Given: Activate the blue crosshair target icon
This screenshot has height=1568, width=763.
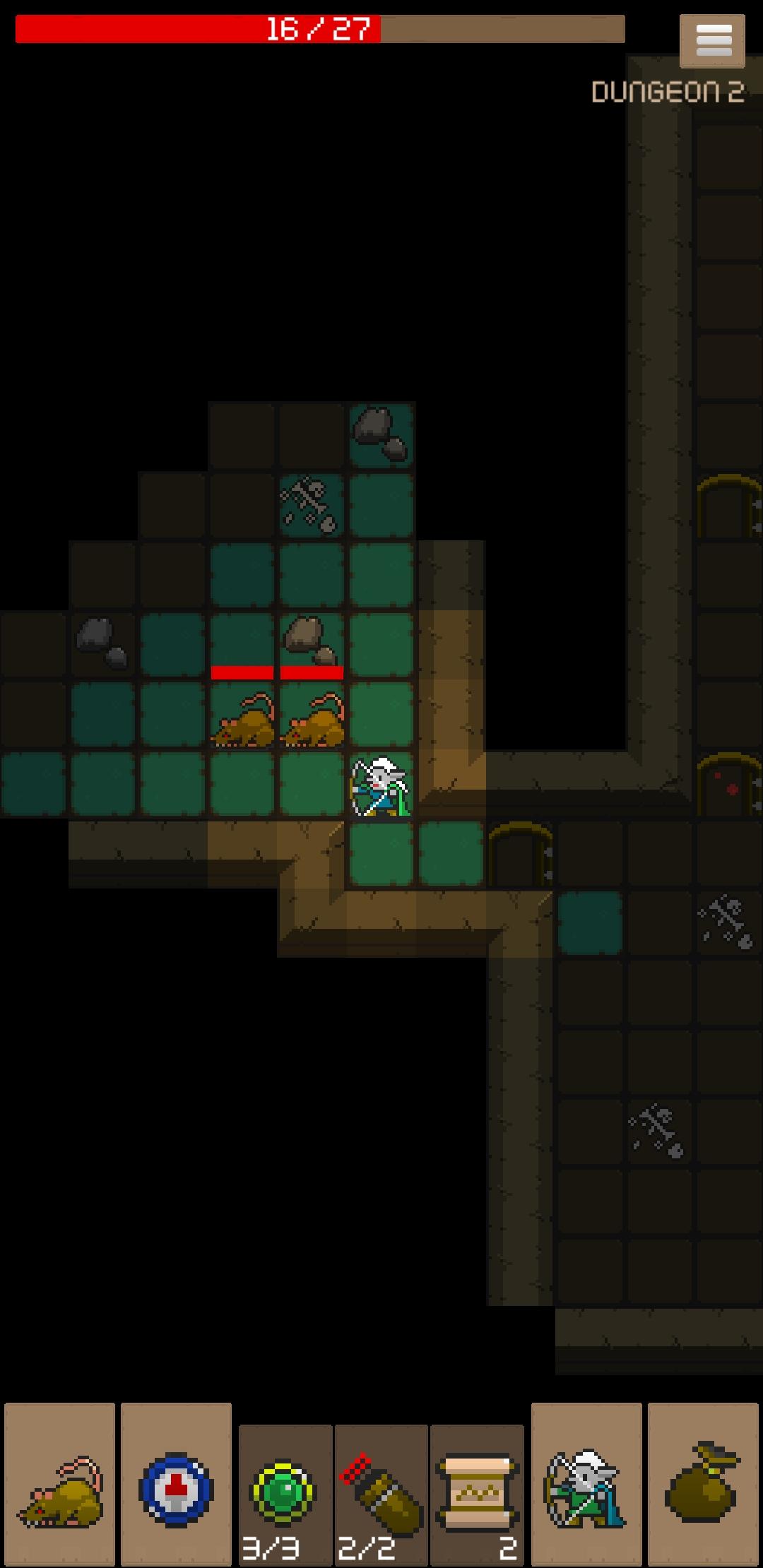Looking at the screenshot, I should click(x=176, y=1483).
